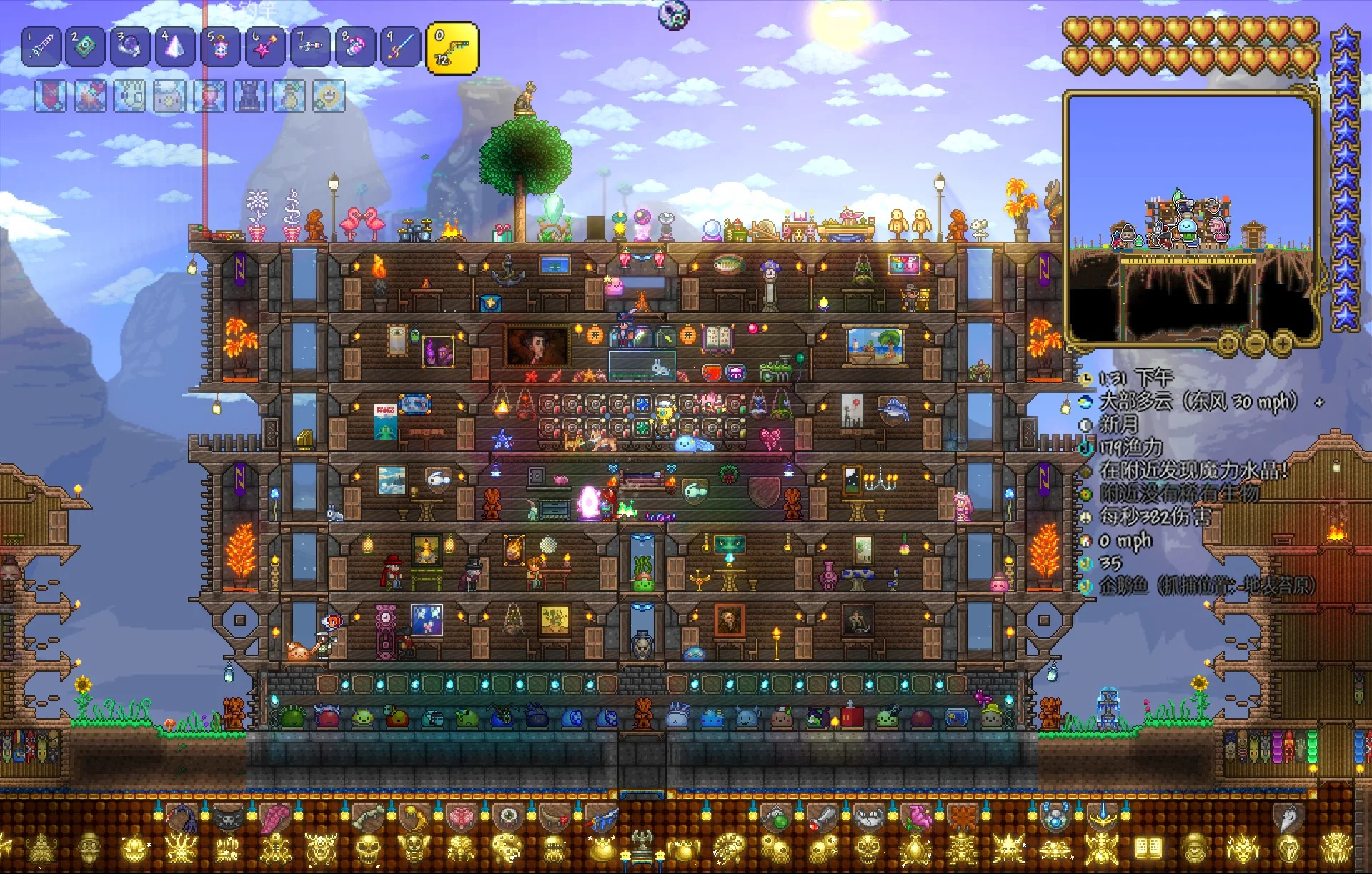Choose the purple orb item in slot 3
The height and width of the screenshot is (874, 1372).
pyautogui.click(x=130, y=47)
